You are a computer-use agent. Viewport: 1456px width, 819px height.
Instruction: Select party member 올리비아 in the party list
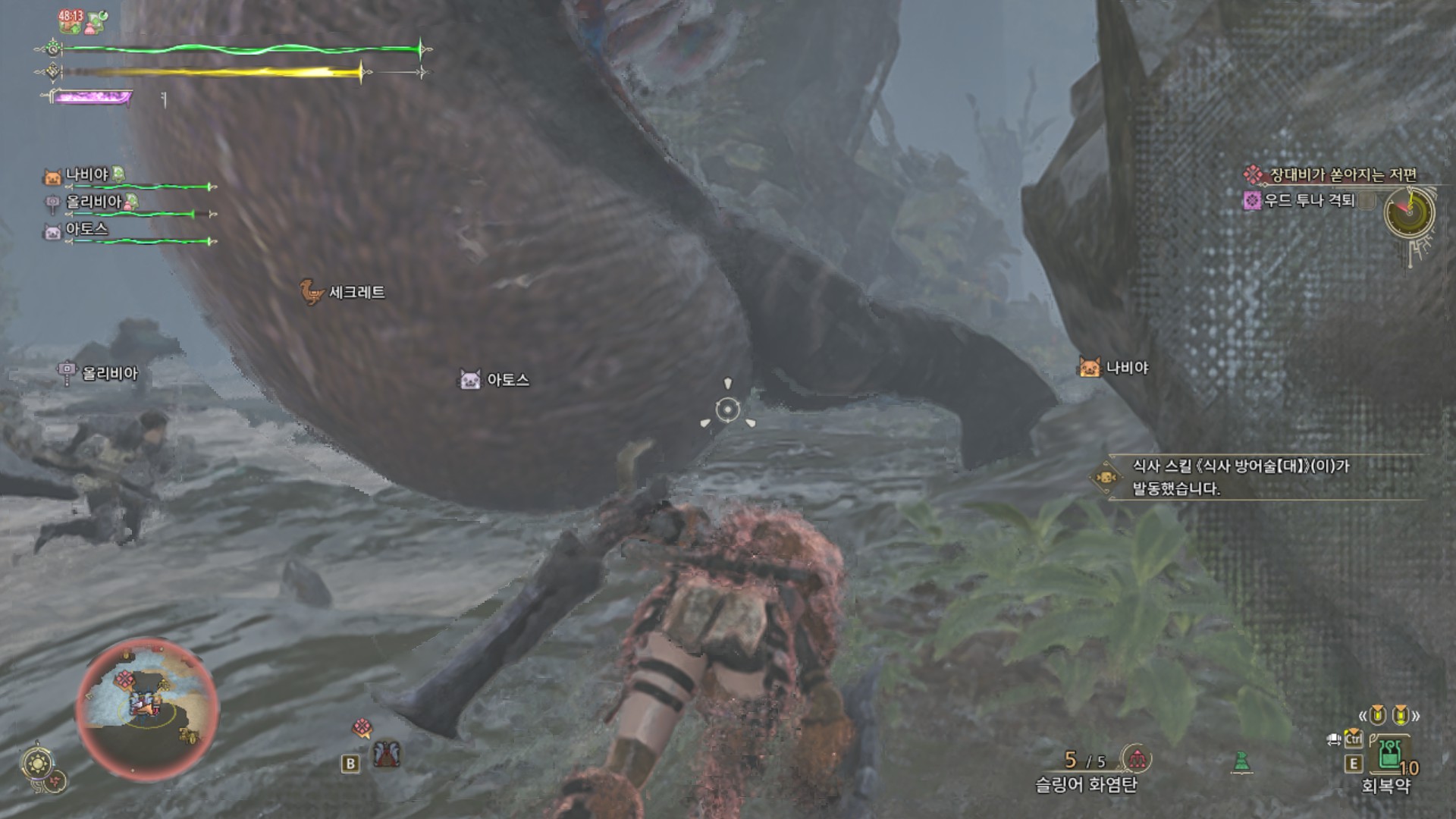93,202
